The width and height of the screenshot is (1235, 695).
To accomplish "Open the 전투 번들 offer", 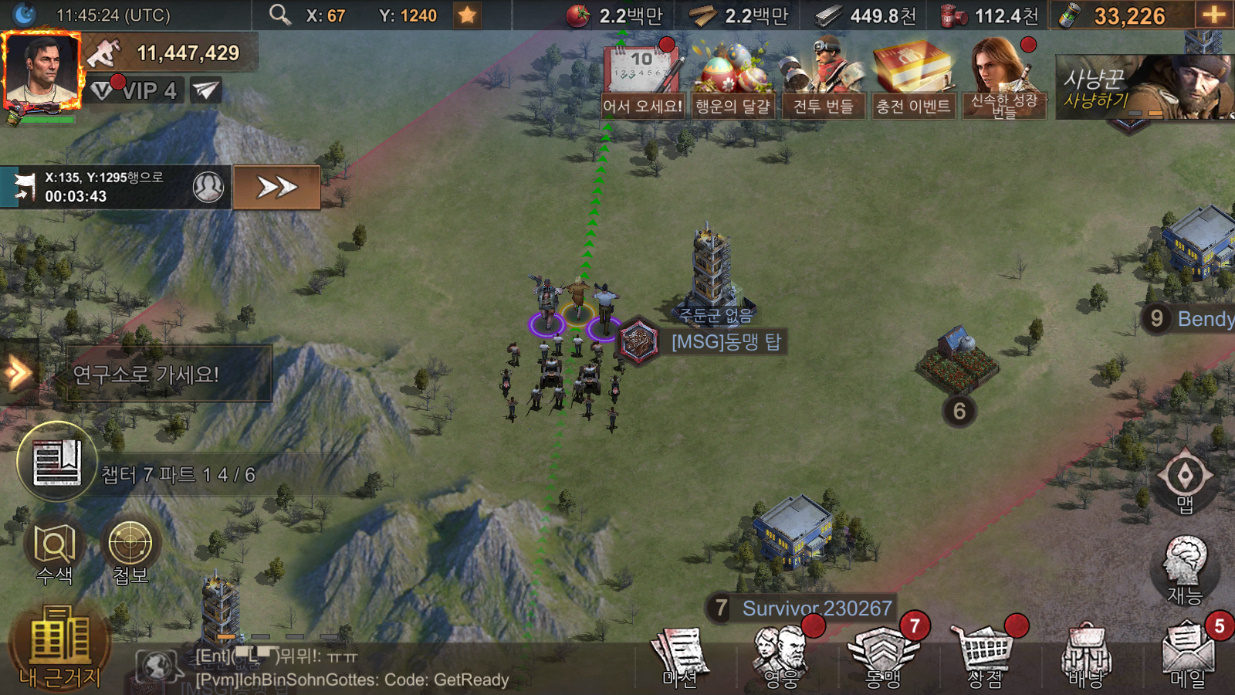I will click(823, 80).
